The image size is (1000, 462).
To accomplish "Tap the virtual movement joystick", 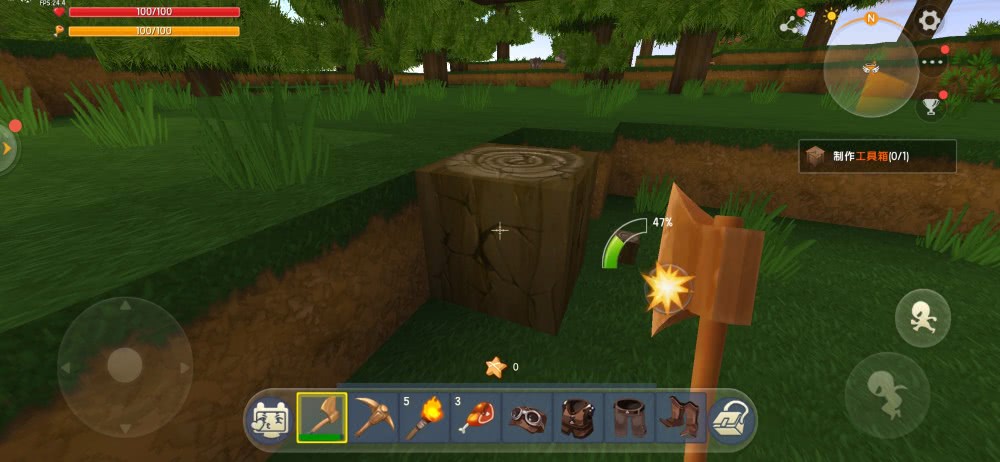I will point(124,364).
